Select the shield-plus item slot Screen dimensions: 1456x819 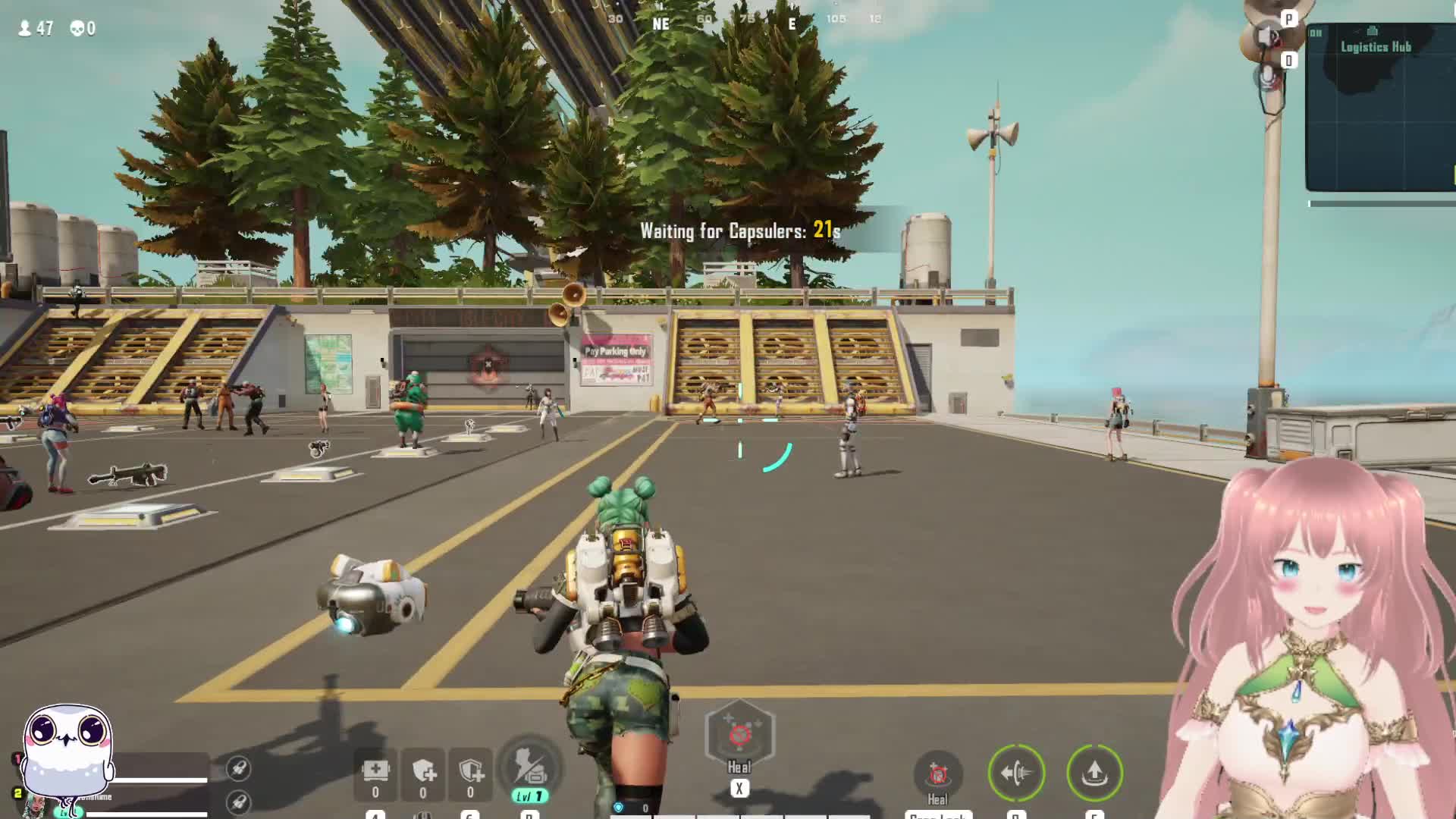423,772
